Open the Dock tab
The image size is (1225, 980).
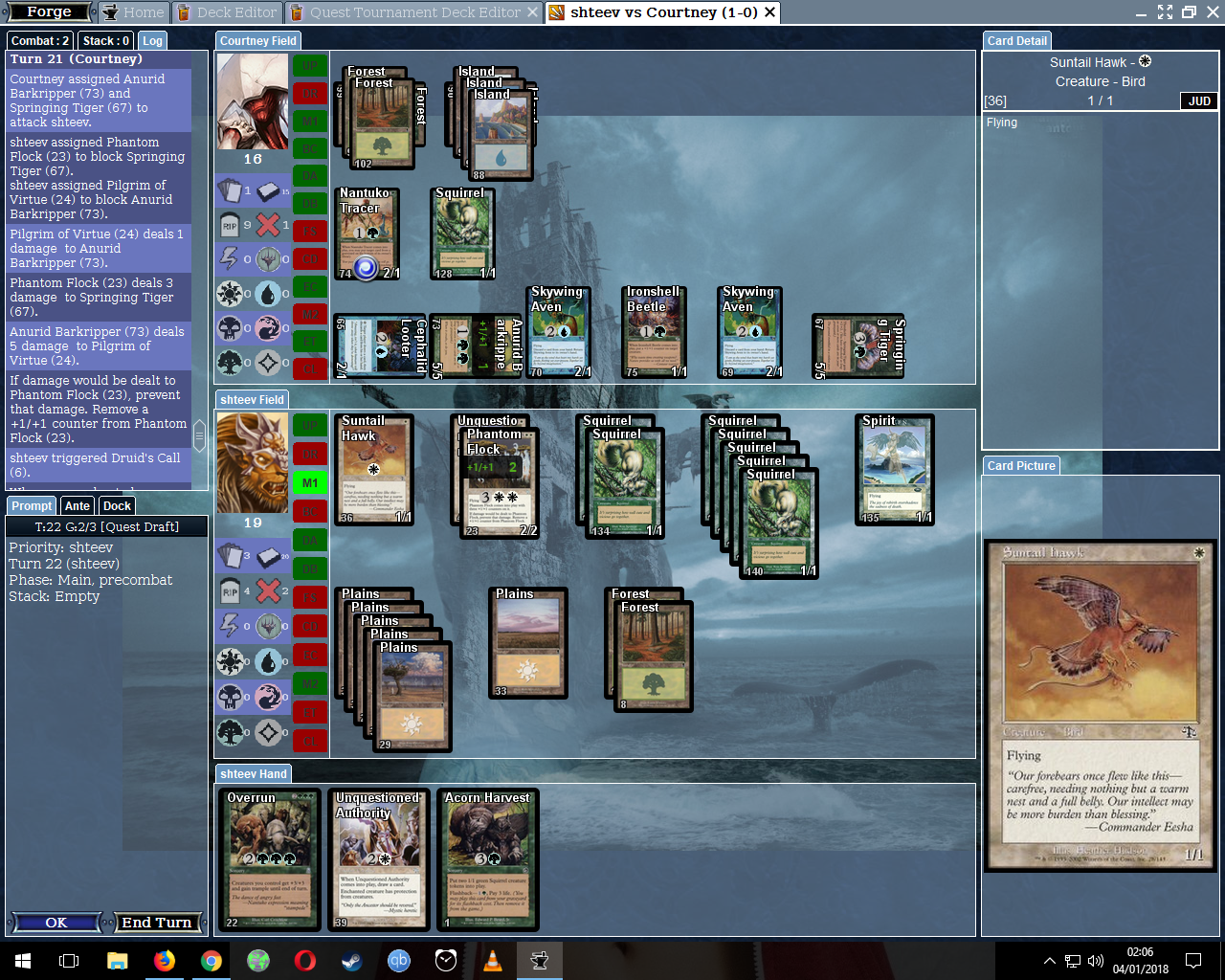(117, 505)
